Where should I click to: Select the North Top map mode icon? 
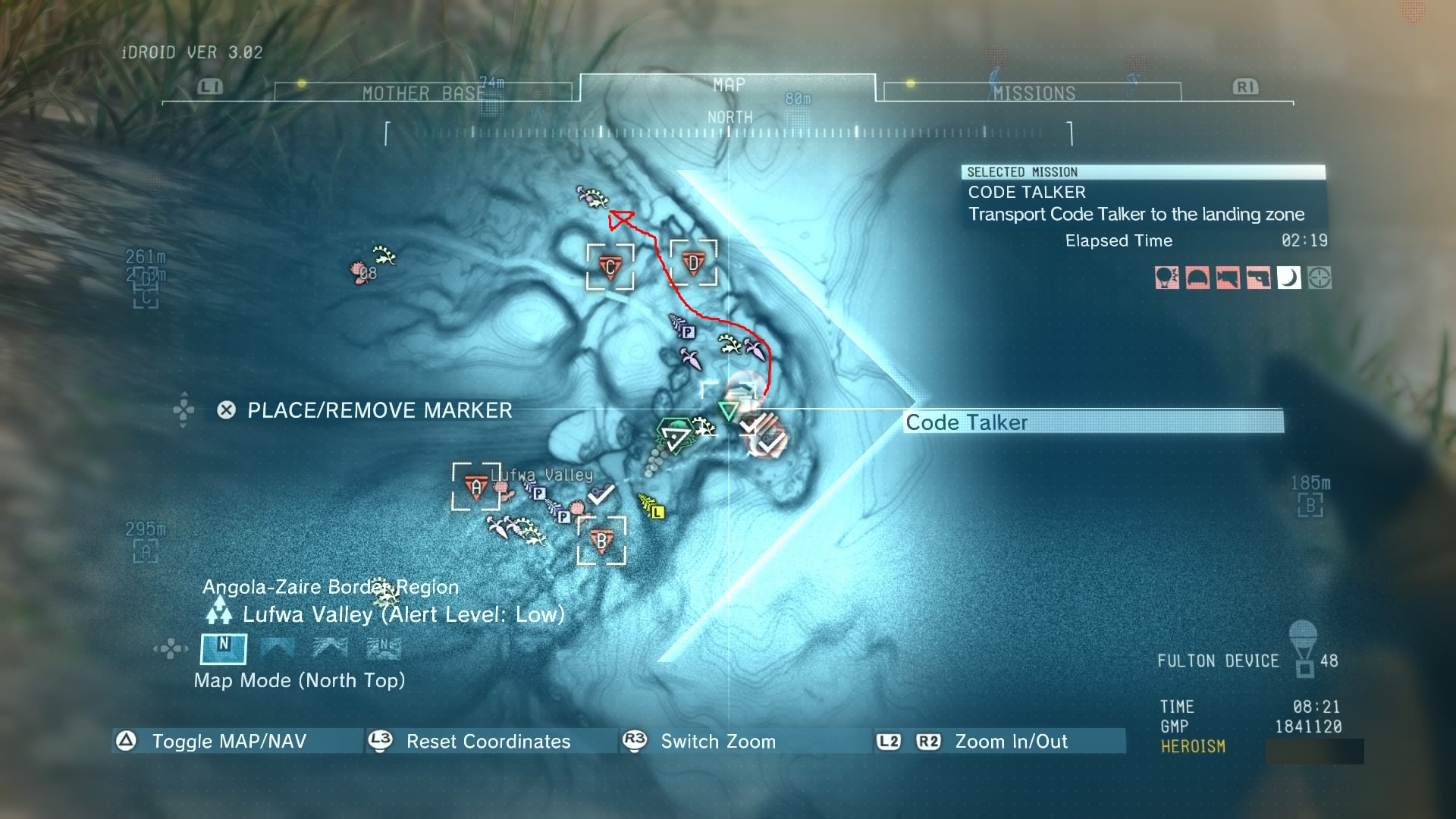(223, 647)
